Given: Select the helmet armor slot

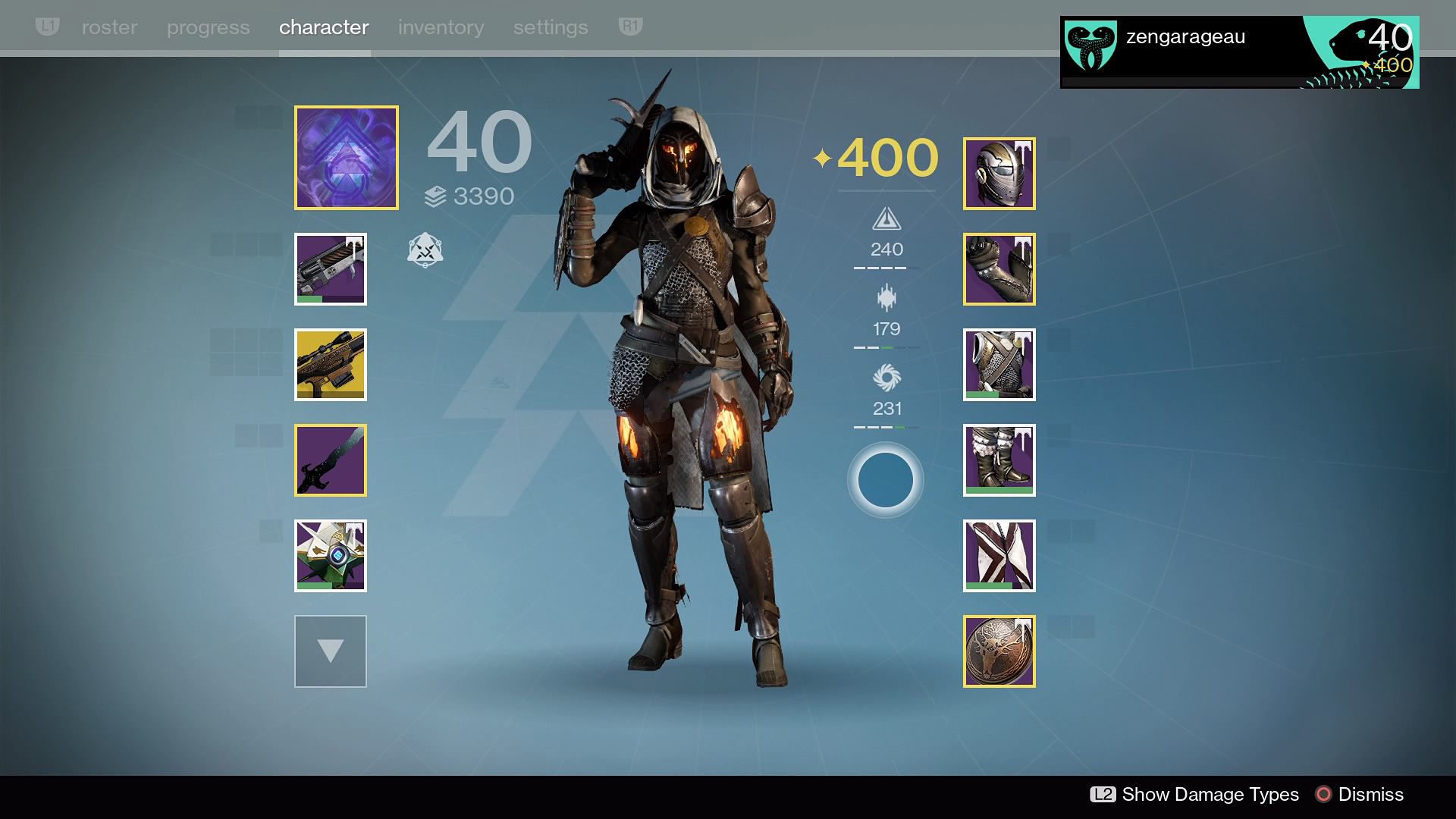Looking at the screenshot, I should 999,174.
